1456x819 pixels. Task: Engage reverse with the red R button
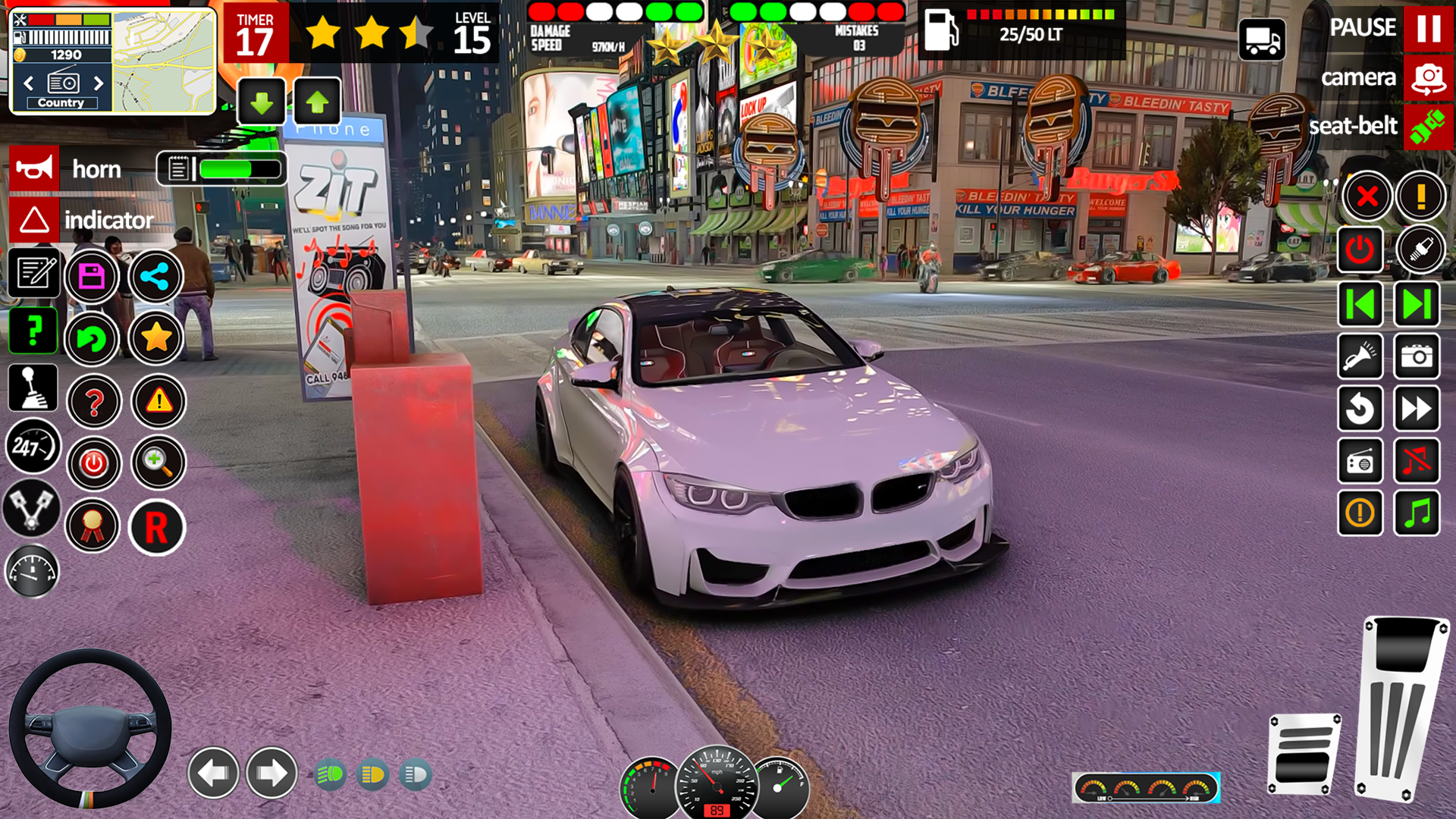[x=156, y=527]
